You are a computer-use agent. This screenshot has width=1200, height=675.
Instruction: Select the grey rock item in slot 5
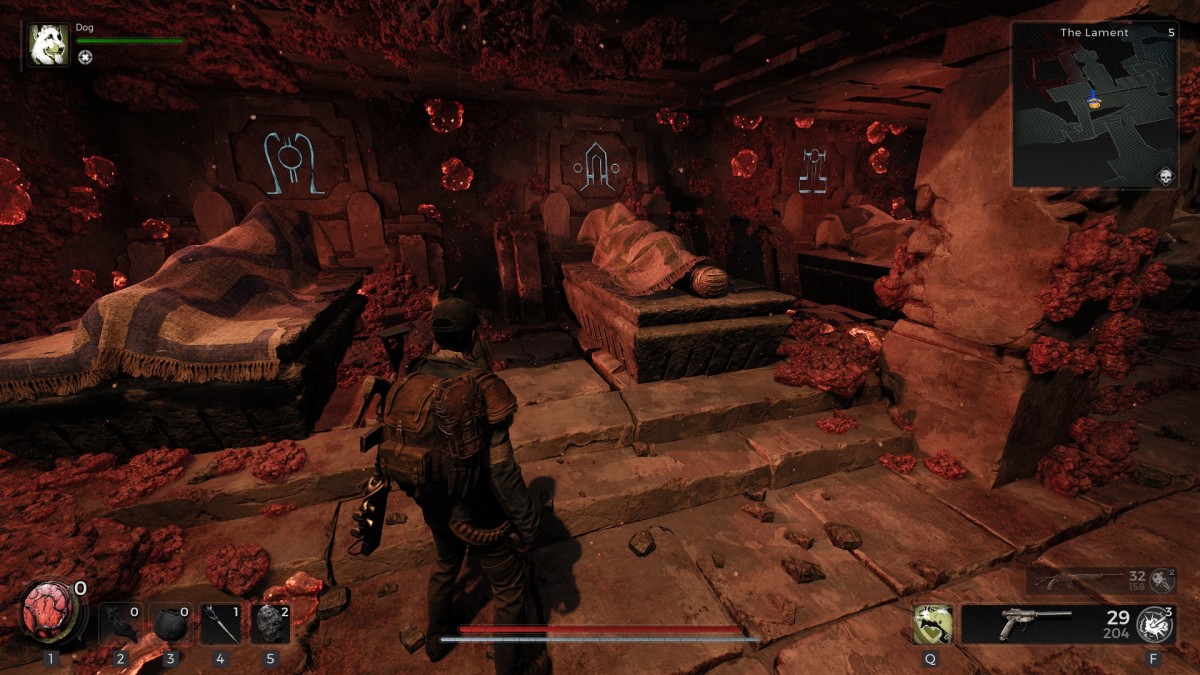(x=269, y=624)
